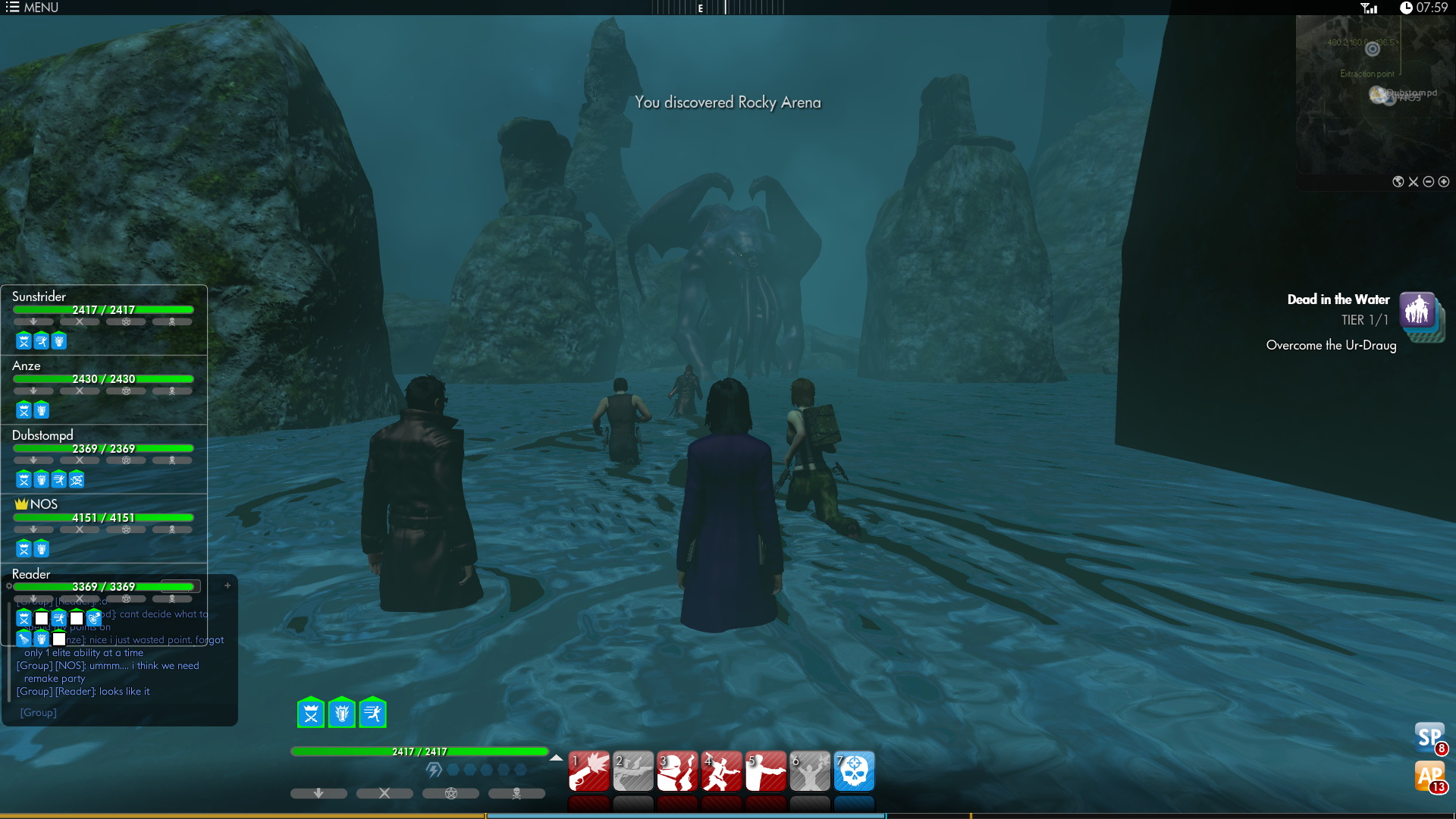Screen dimensions: 1456x819
Task: Expand ability bar with the up arrow
Action: 556,758
